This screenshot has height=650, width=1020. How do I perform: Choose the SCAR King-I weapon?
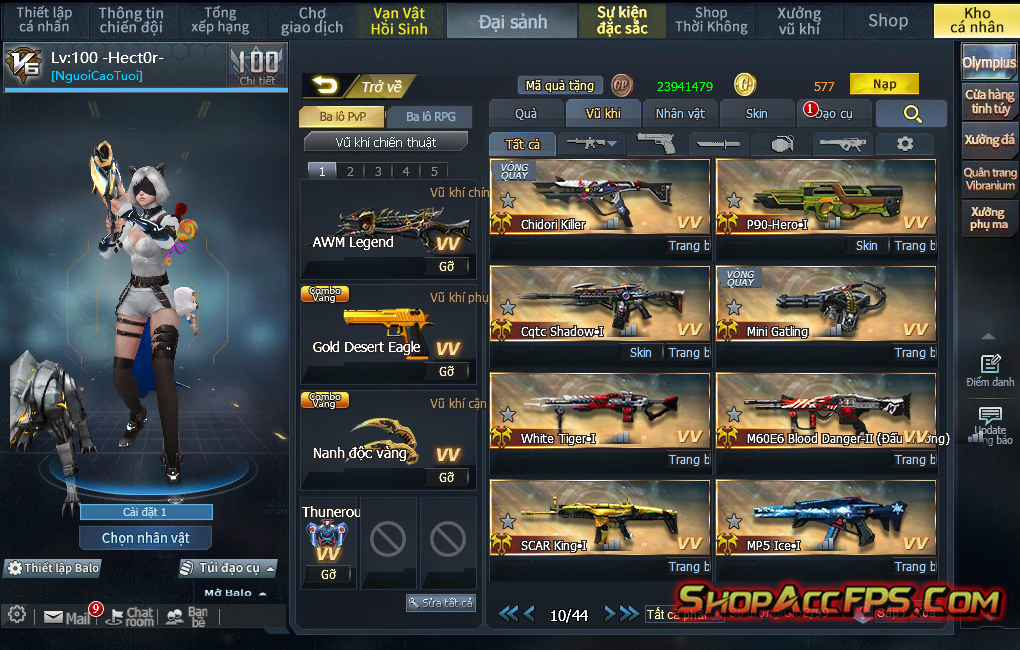[599, 519]
